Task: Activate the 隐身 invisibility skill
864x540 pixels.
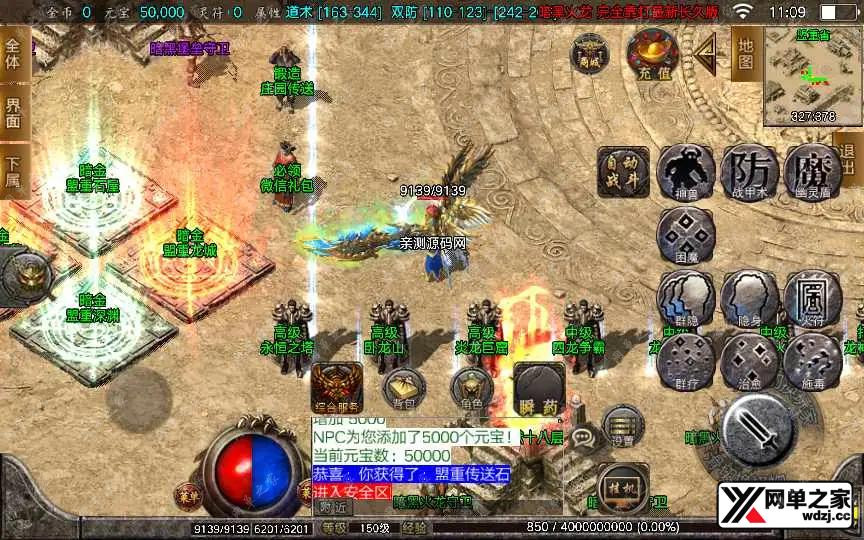Action: pos(749,298)
